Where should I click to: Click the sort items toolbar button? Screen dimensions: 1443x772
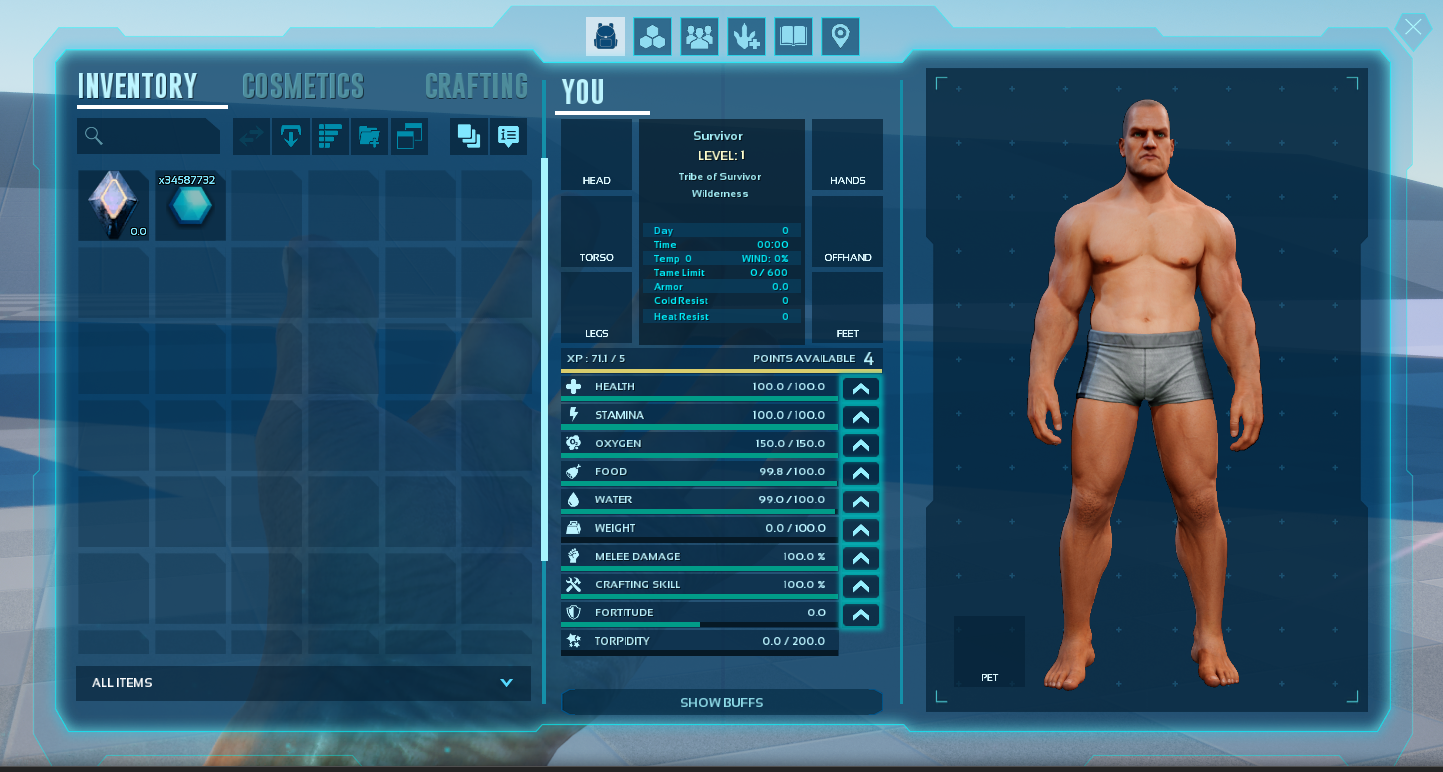click(x=330, y=136)
